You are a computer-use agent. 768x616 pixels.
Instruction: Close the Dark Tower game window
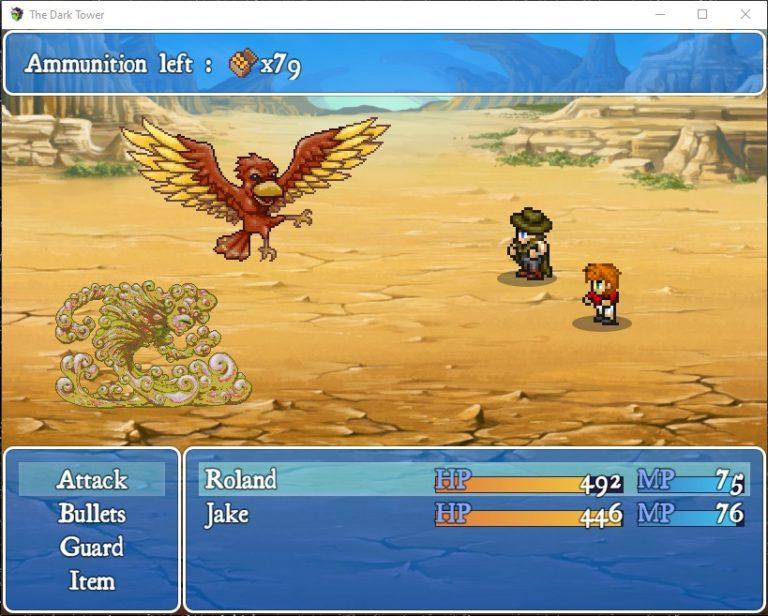pyautogui.click(x=745, y=14)
